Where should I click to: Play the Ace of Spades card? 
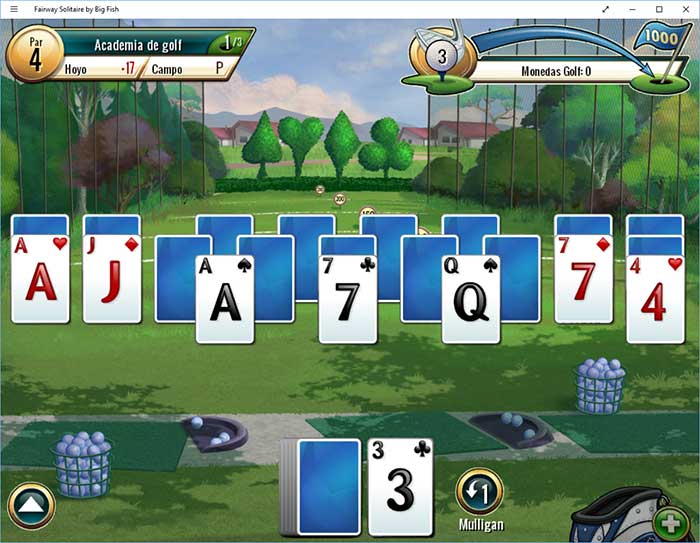pos(225,299)
